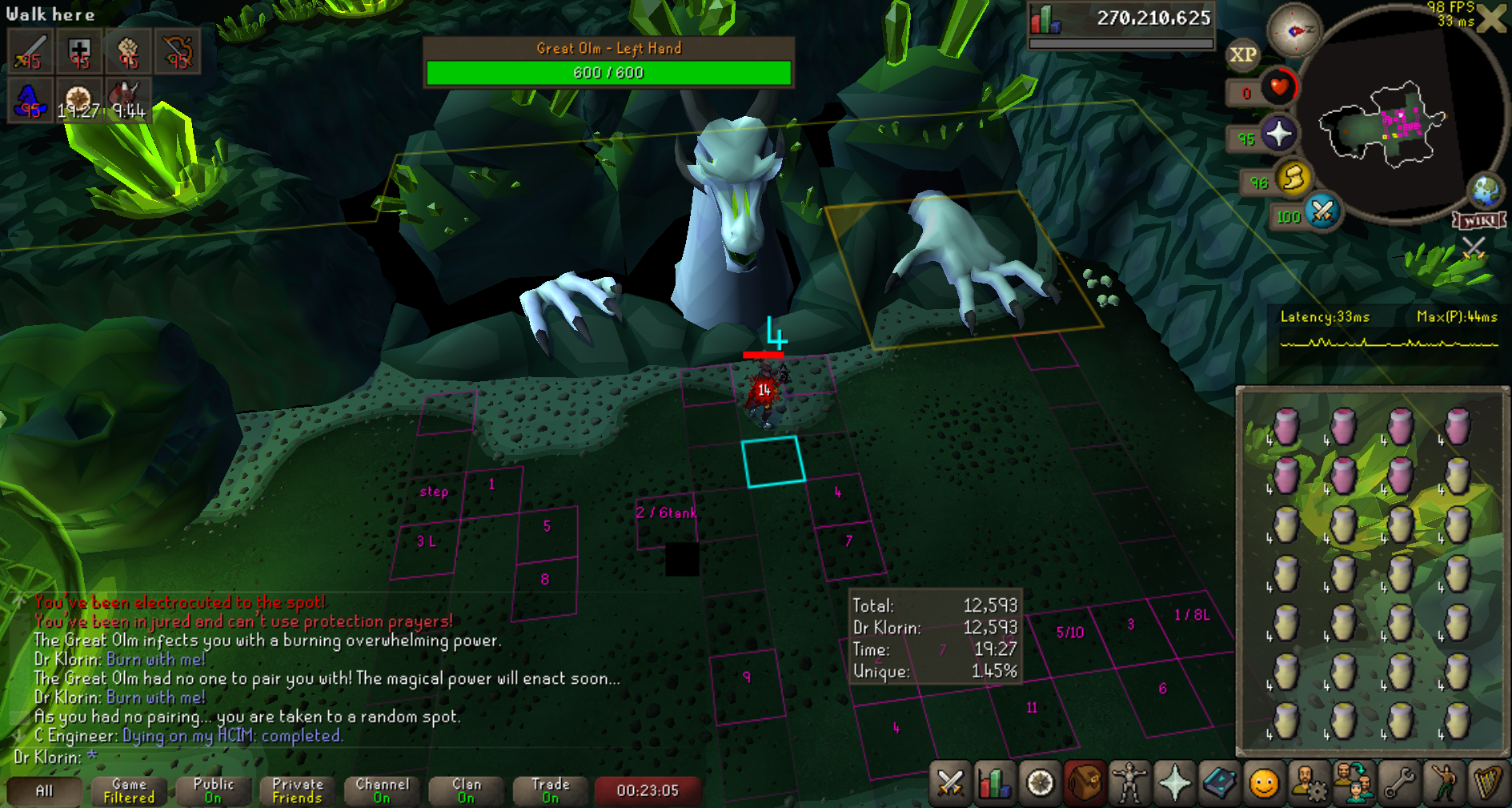Image resolution: width=1512 pixels, height=808 pixels.
Task: Open the harp Music Player tab
Action: coord(1488,782)
